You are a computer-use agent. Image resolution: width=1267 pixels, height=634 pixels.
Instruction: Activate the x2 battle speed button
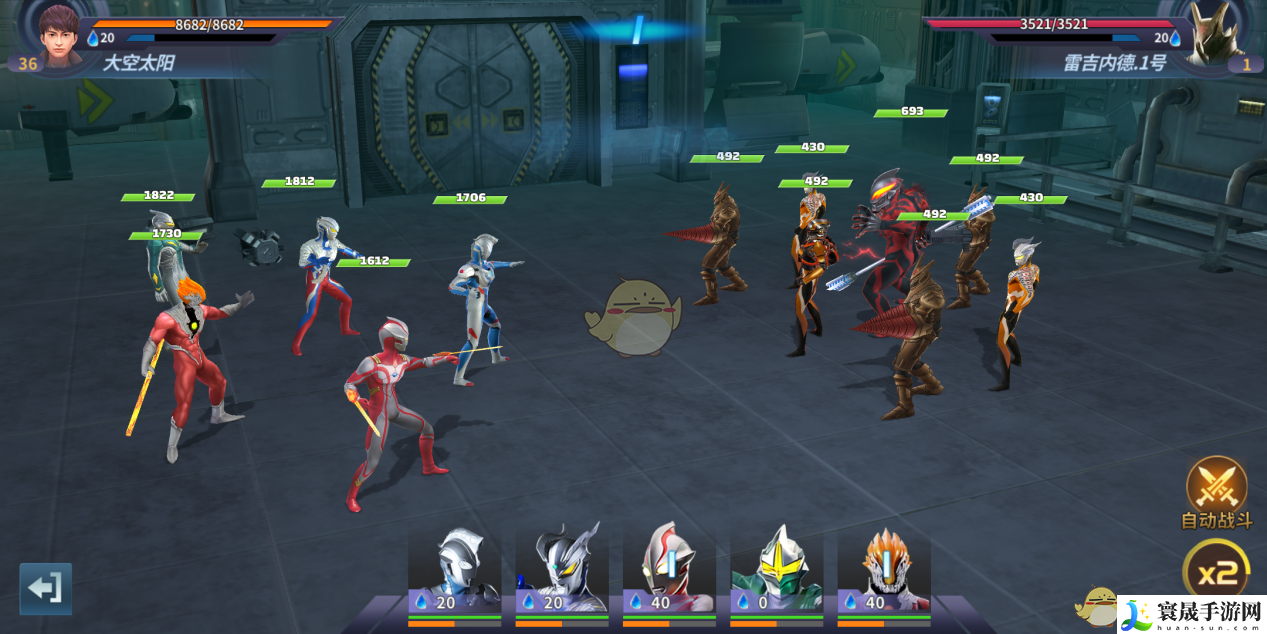(x=1216, y=572)
